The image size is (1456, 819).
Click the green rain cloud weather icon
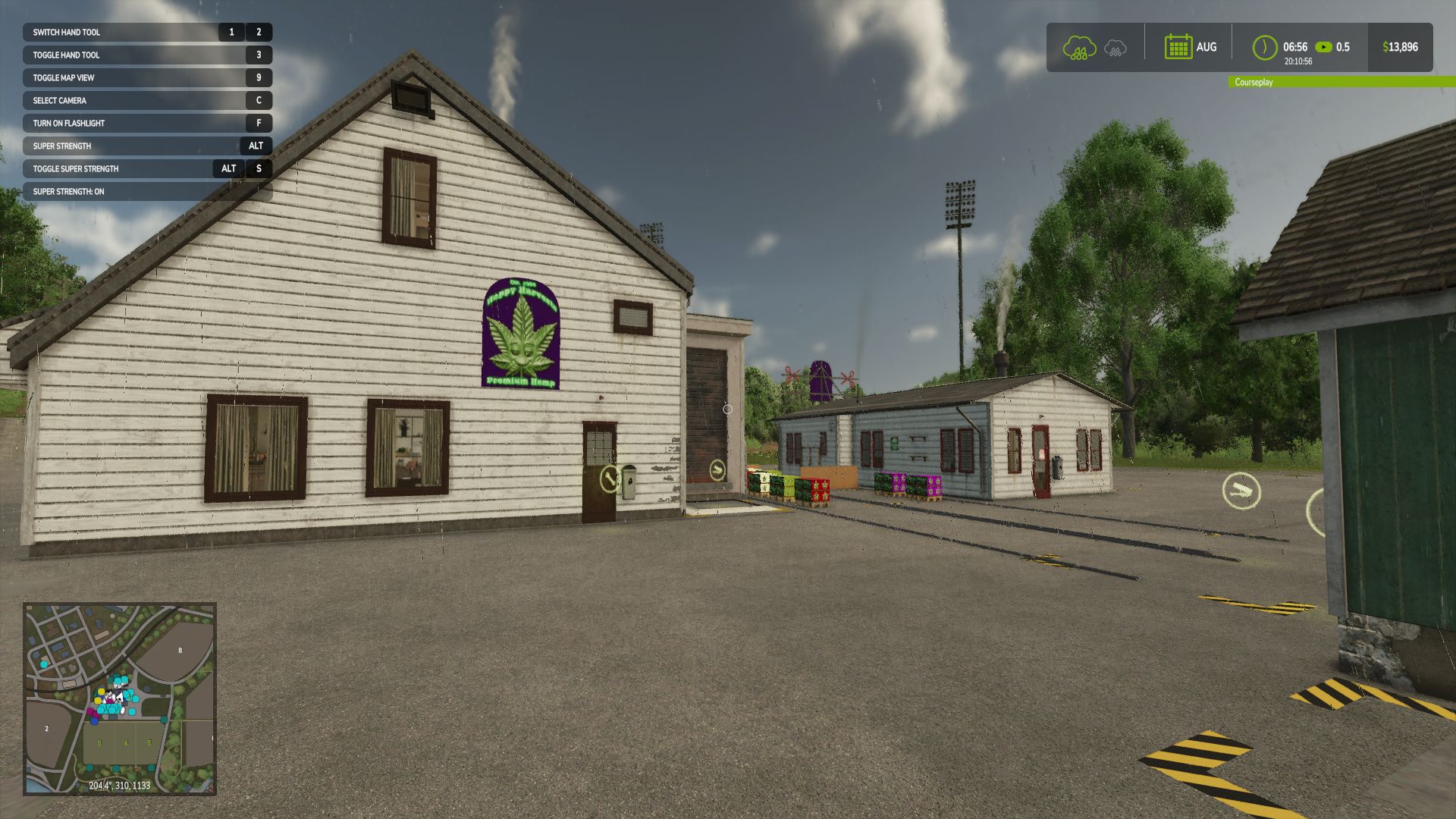[1079, 48]
